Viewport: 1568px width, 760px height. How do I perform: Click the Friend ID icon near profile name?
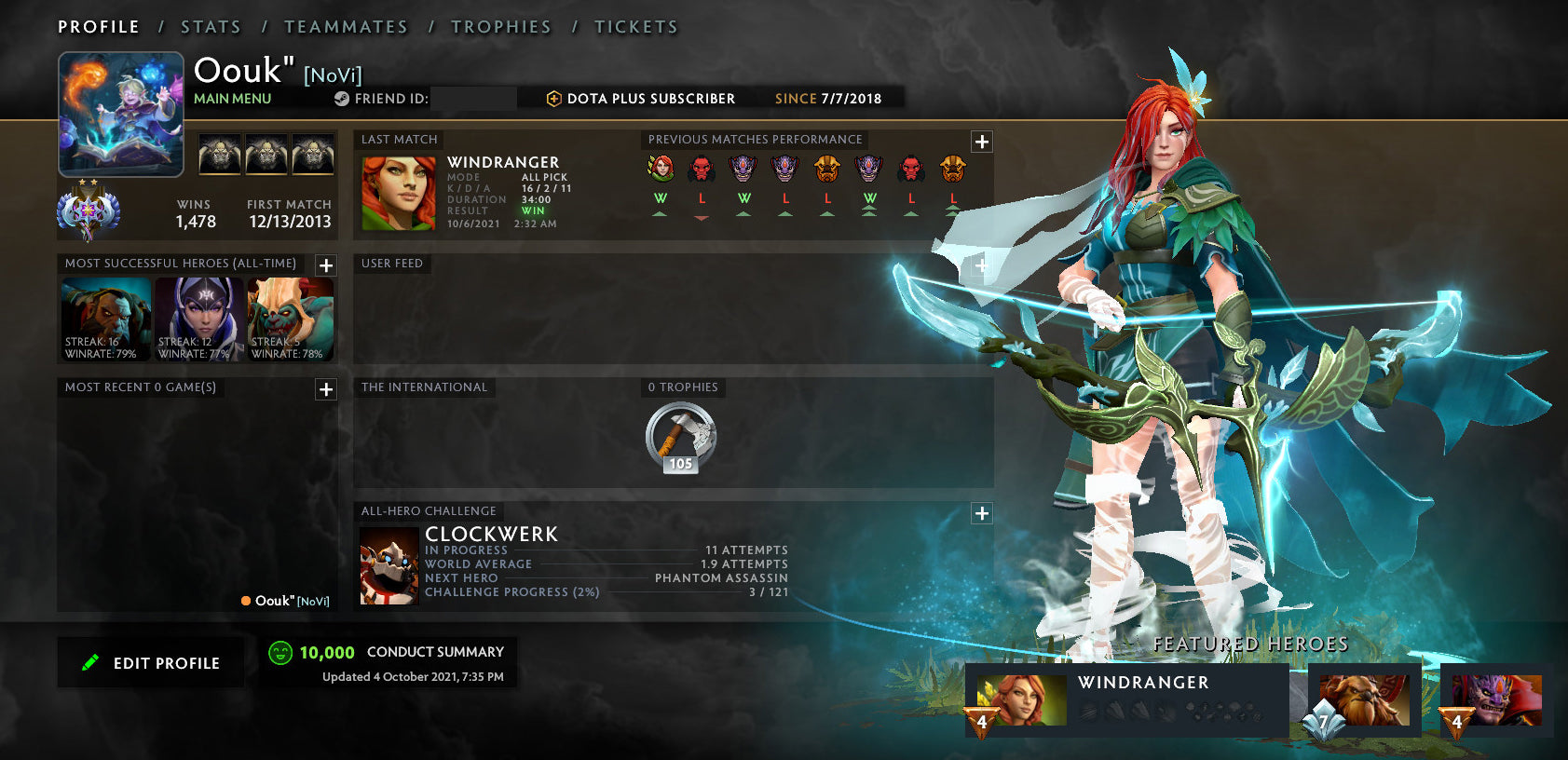pos(340,98)
